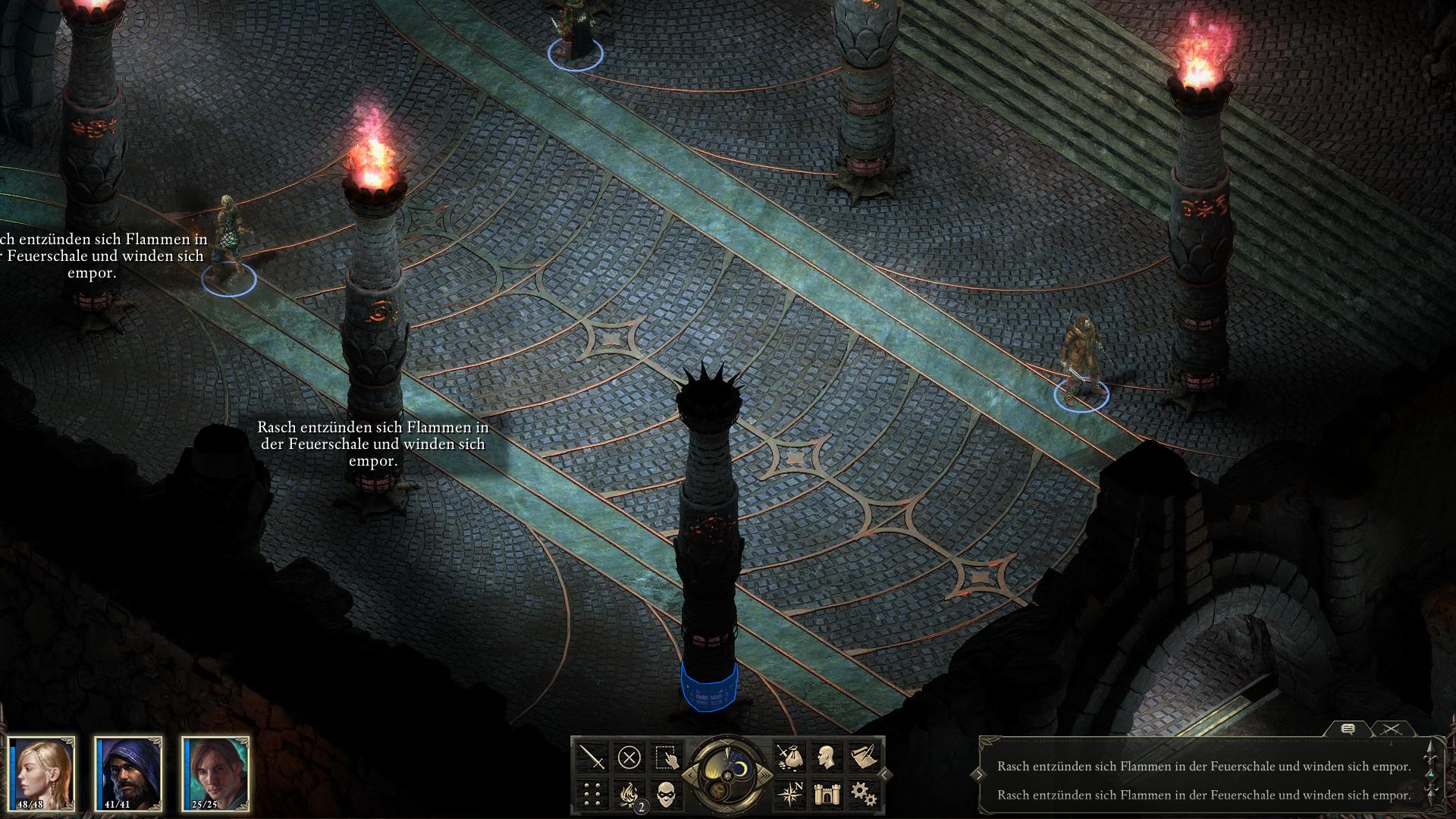Toggle stealth mode with the masked face
Viewport: 1456px width, 819px height.
click(x=667, y=794)
